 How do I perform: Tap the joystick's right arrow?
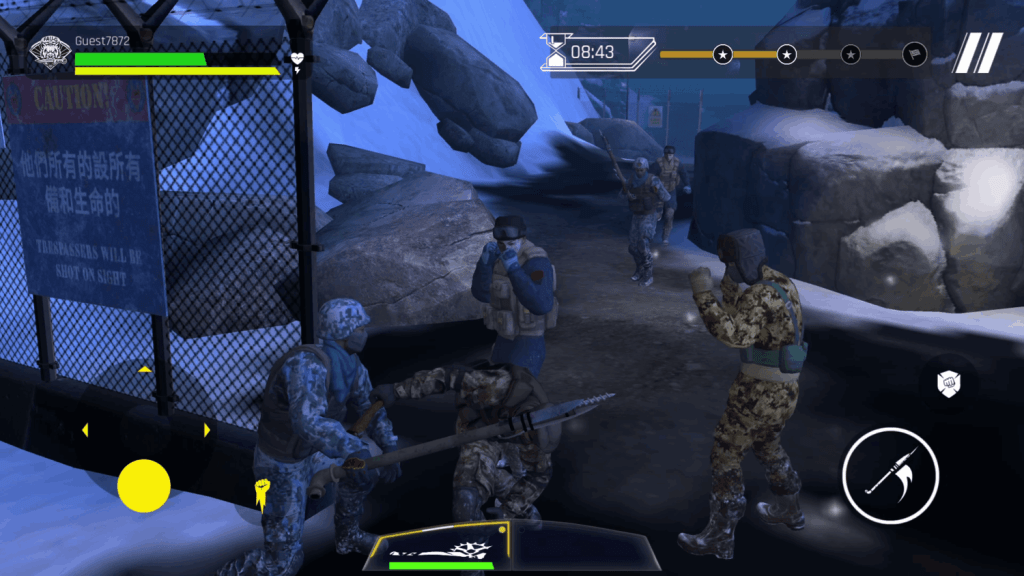point(207,430)
